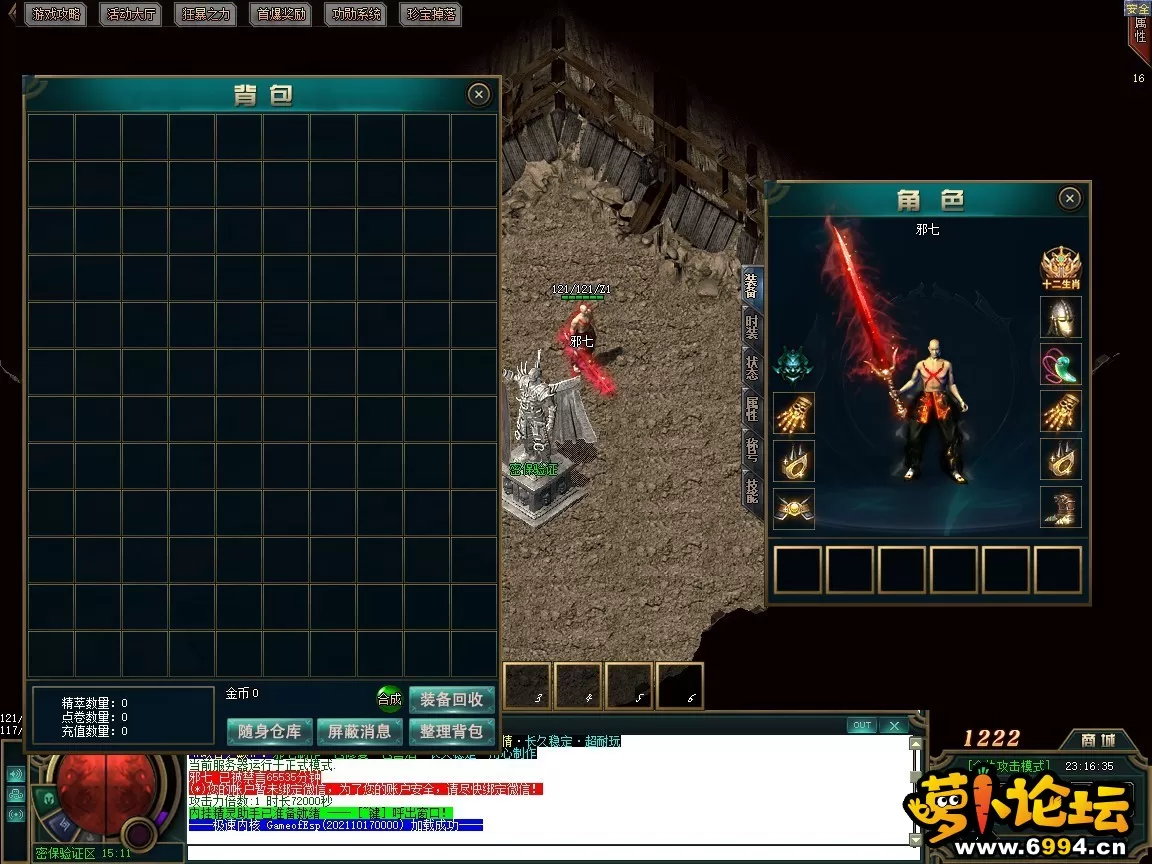Click the 装备回收 equipment recycle button
This screenshot has width=1152, height=864.
point(451,699)
